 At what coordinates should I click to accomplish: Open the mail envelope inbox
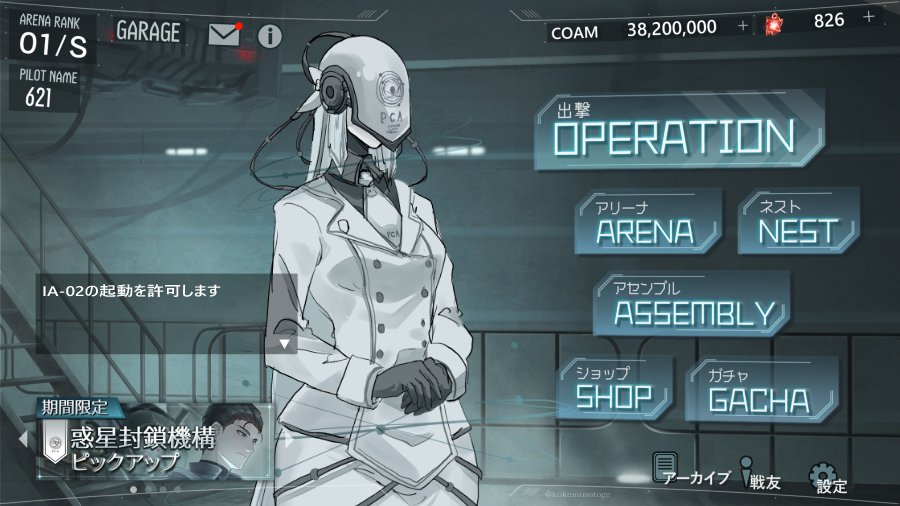[x=226, y=34]
